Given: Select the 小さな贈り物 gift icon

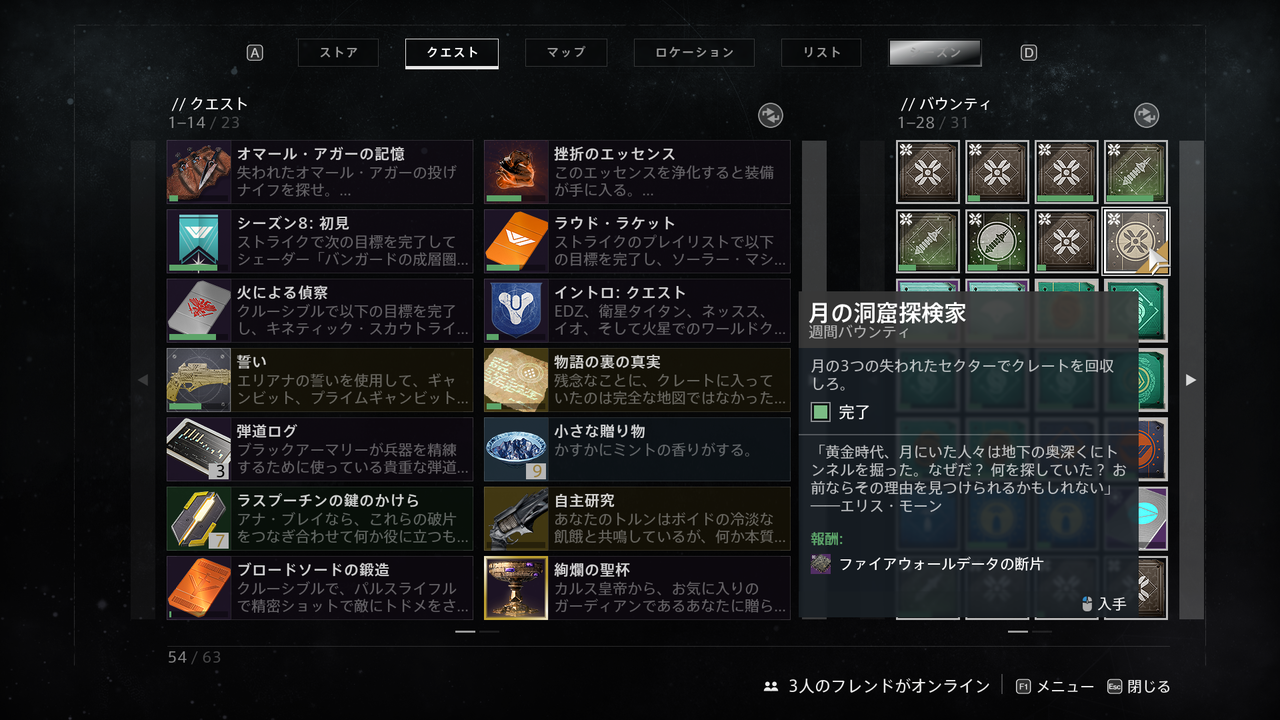Looking at the screenshot, I should click(515, 448).
